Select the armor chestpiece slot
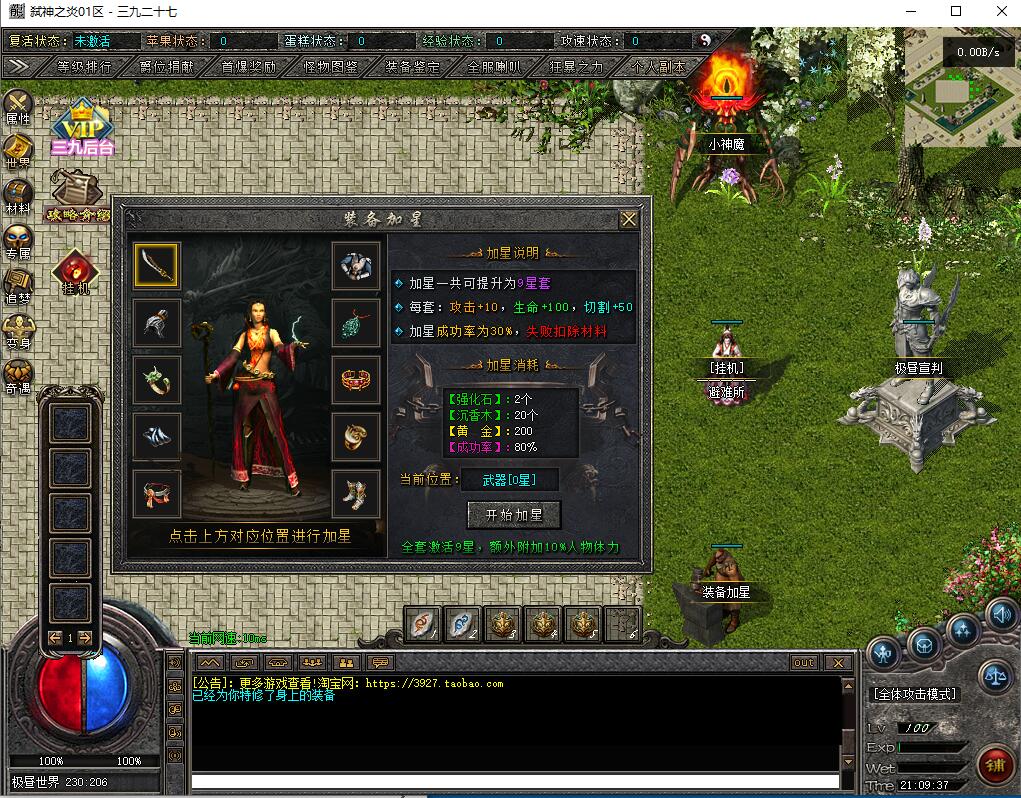The image size is (1021, 798). 356,265
